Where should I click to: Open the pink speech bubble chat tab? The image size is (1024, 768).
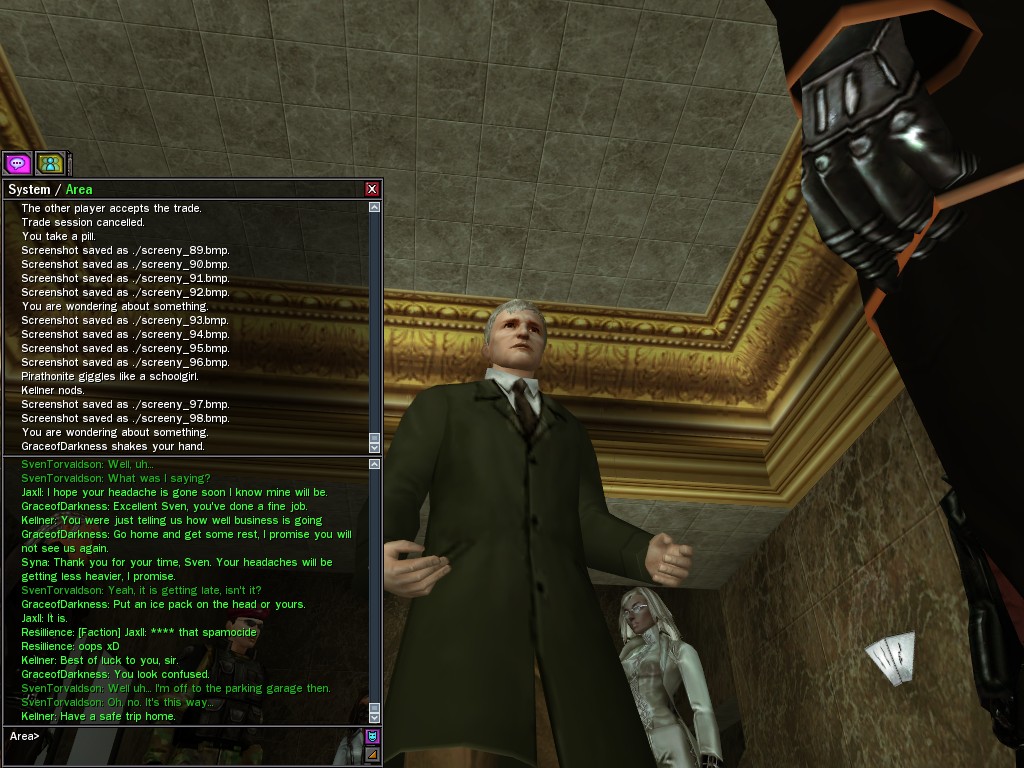point(17,163)
